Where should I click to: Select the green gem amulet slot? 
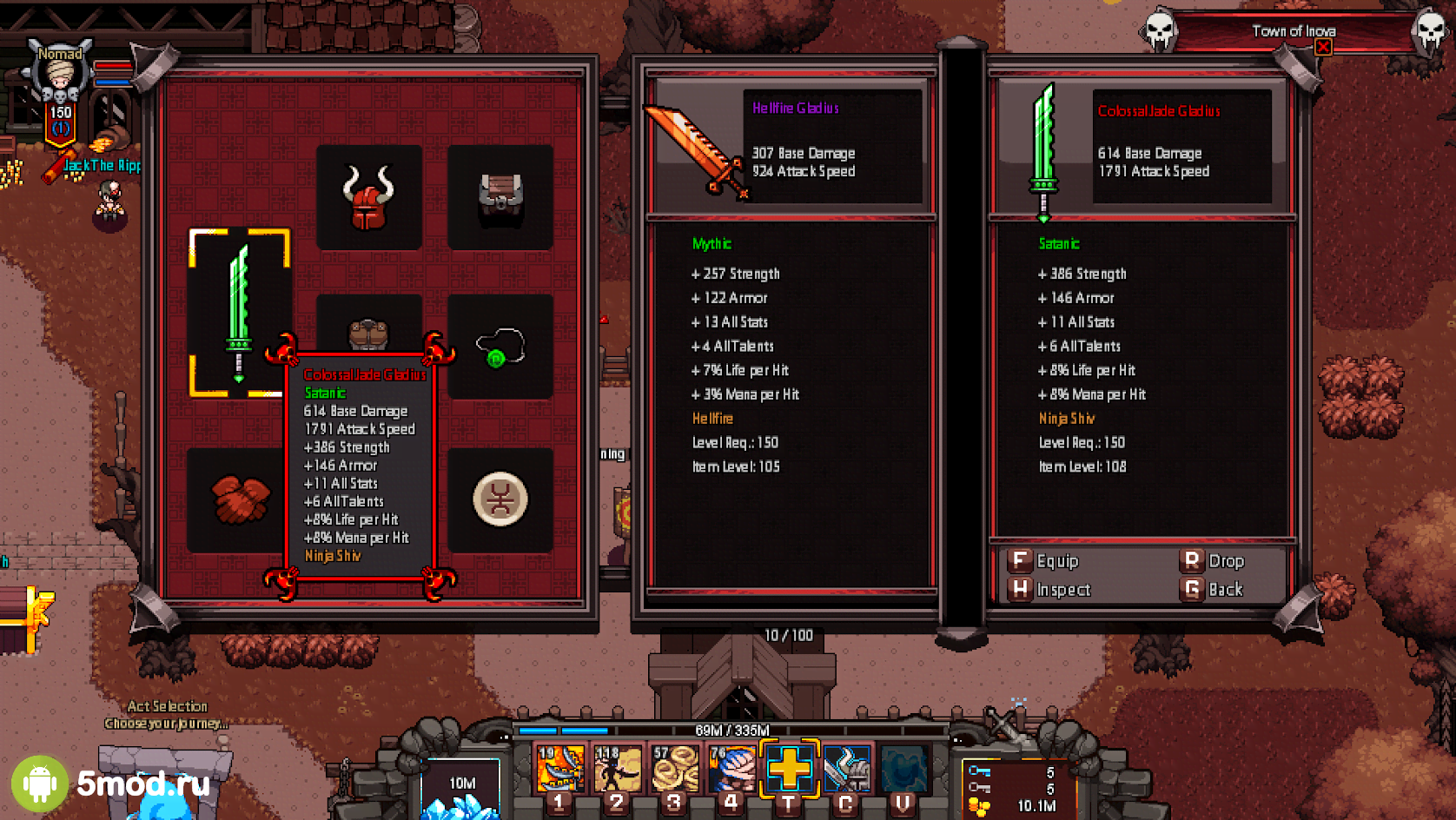[500, 347]
